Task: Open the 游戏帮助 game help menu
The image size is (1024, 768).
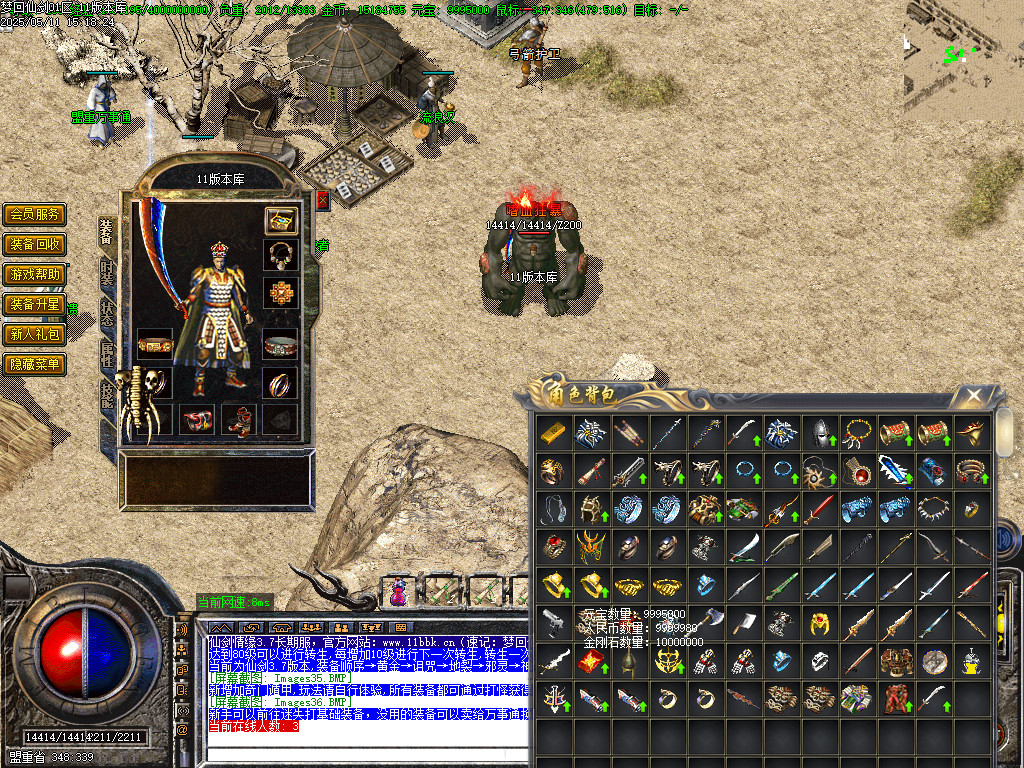Action: [x=35, y=274]
